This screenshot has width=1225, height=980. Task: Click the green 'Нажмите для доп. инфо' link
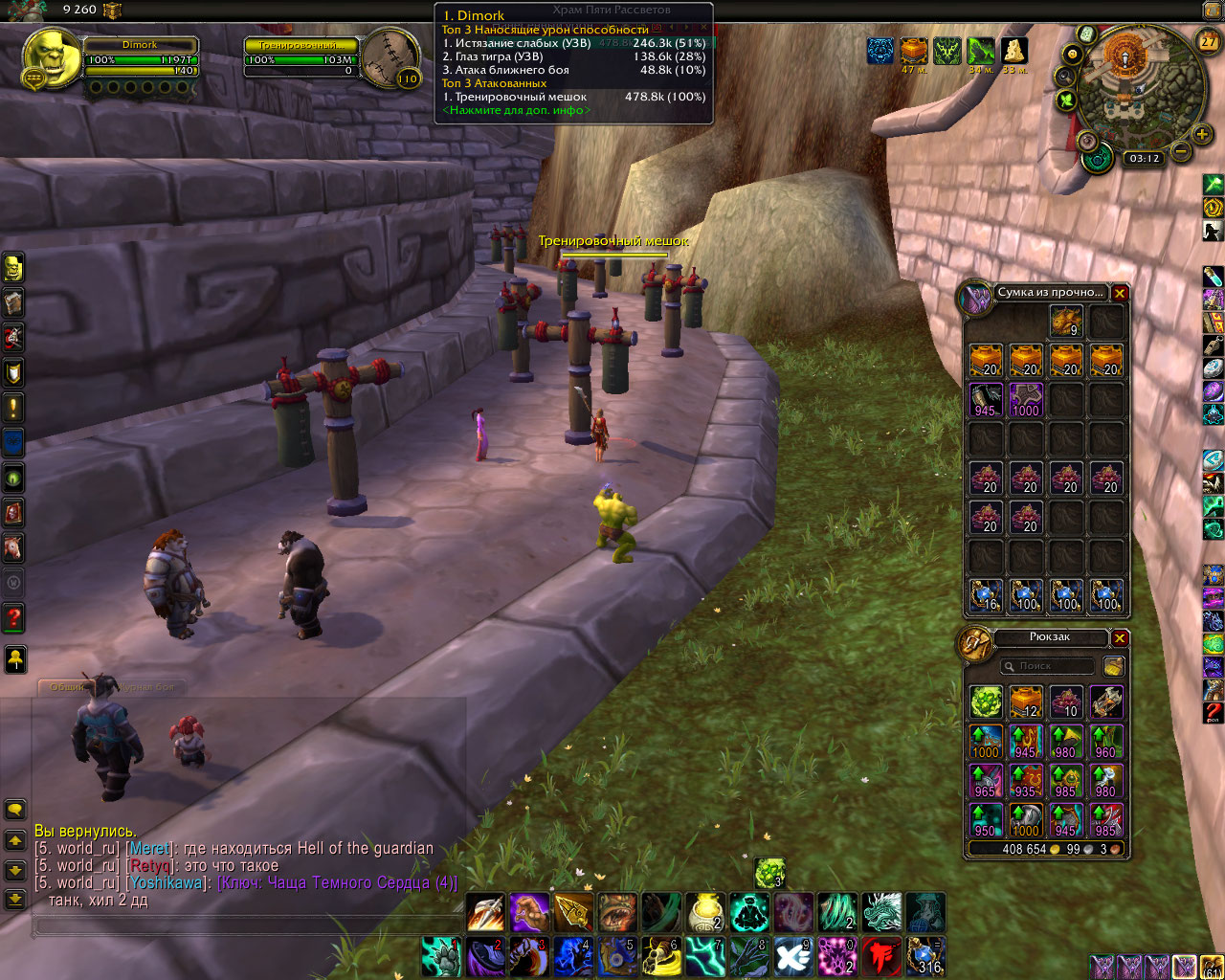click(x=516, y=110)
